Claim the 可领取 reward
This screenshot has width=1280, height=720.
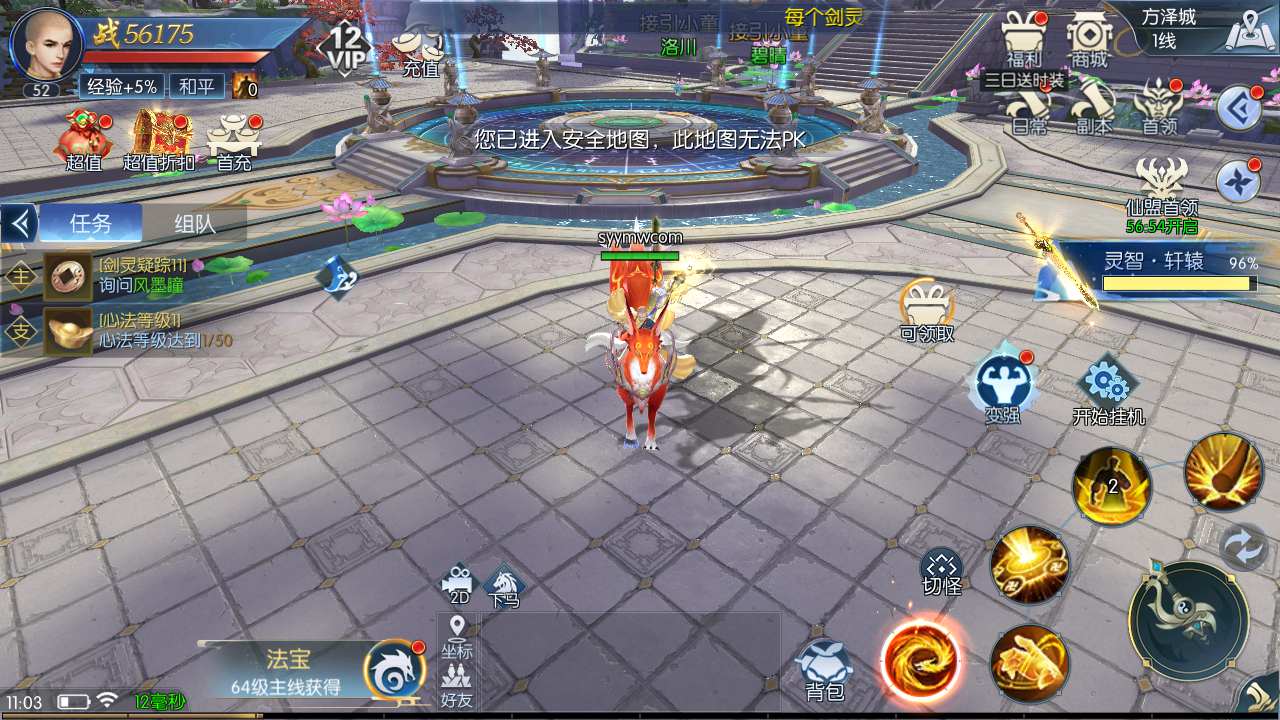(926, 310)
